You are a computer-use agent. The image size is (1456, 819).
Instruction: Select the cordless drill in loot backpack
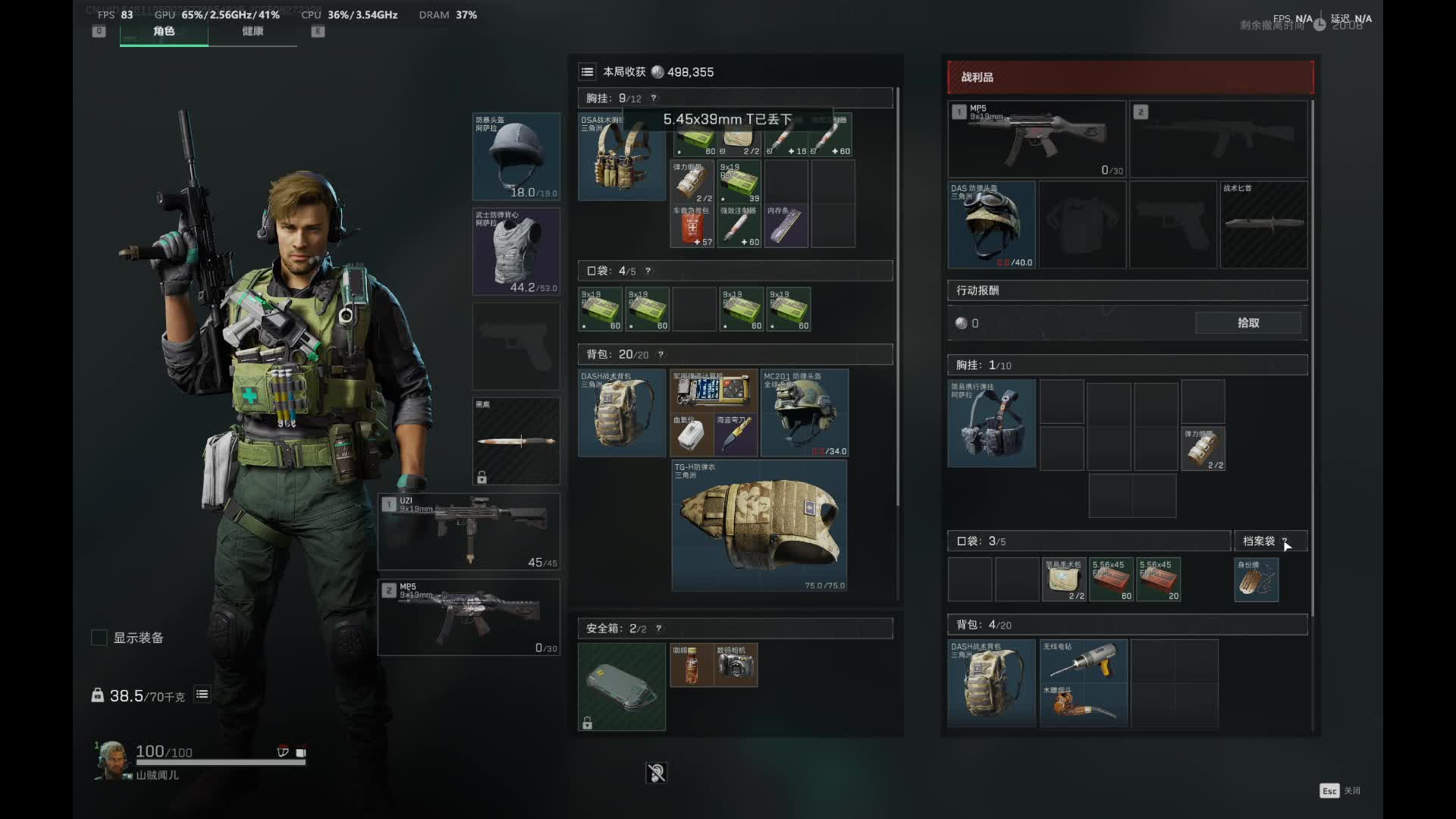click(1084, 661)
